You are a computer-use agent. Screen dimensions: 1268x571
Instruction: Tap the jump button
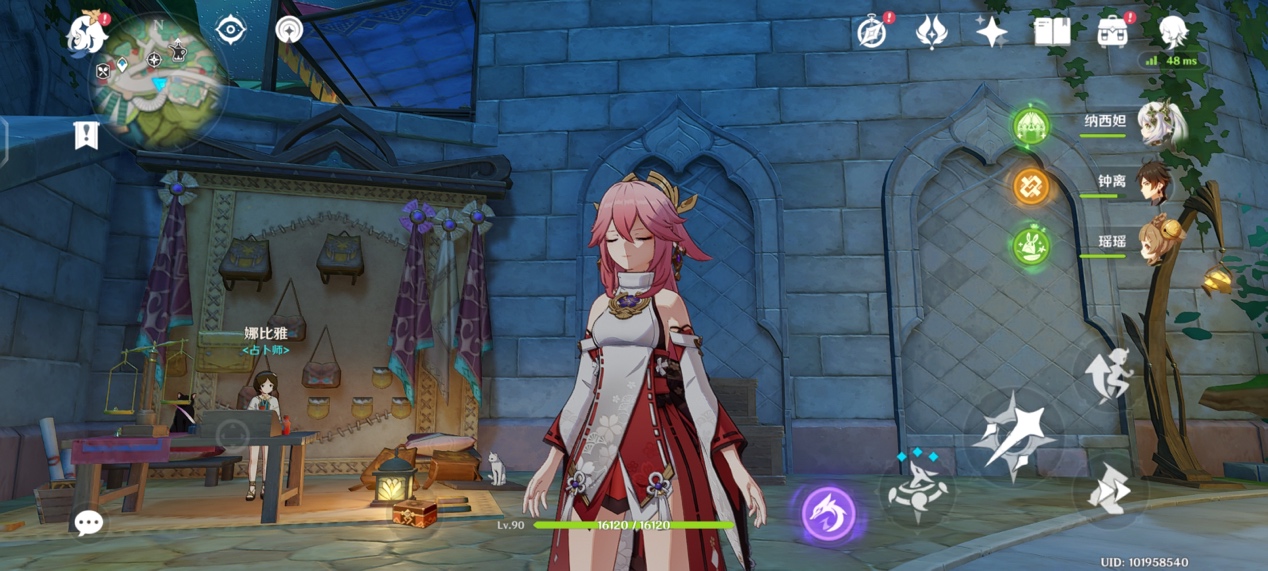tap(1109, 375)
